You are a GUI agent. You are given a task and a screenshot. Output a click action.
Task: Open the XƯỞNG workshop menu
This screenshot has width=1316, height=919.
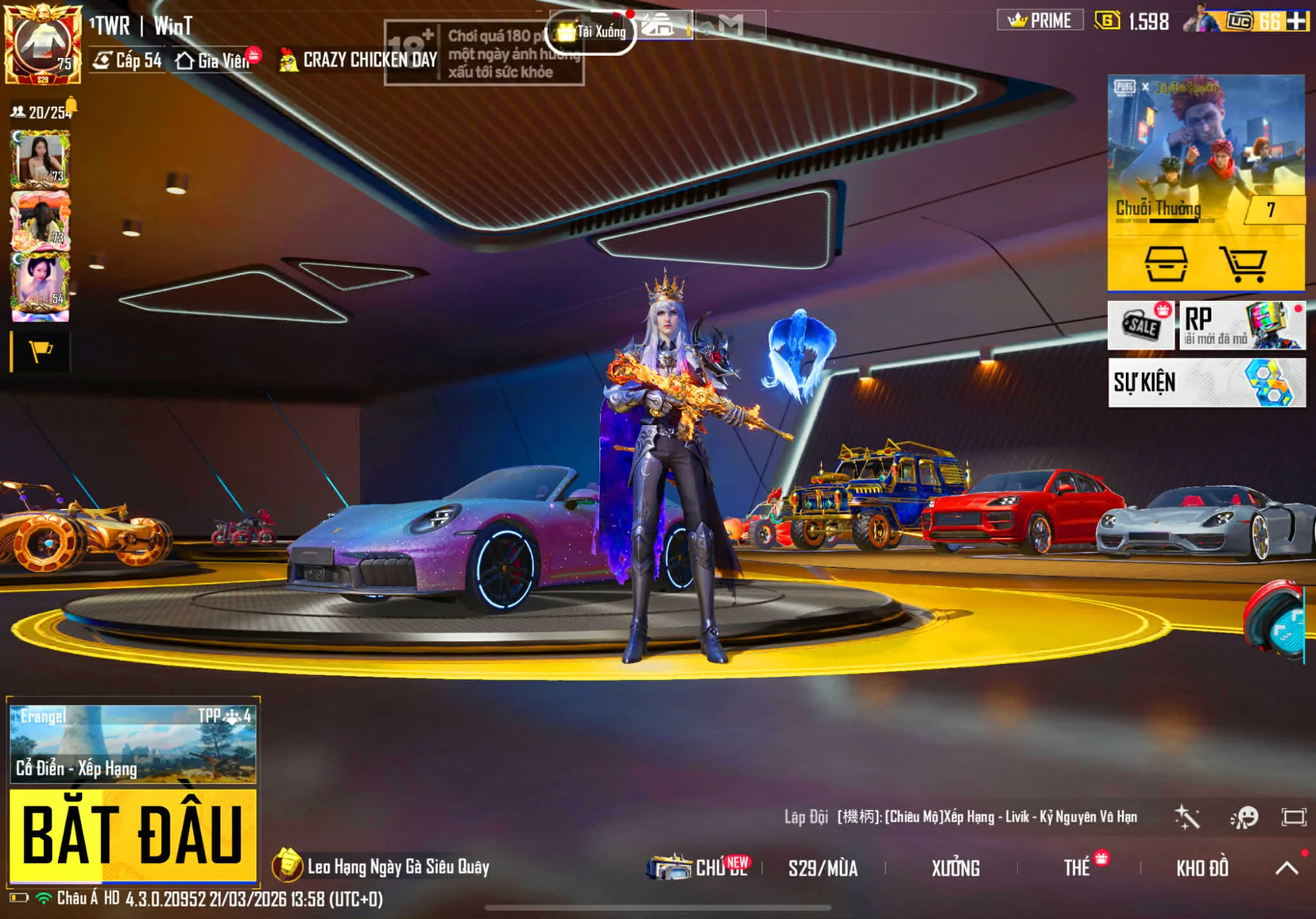point(955,868)
